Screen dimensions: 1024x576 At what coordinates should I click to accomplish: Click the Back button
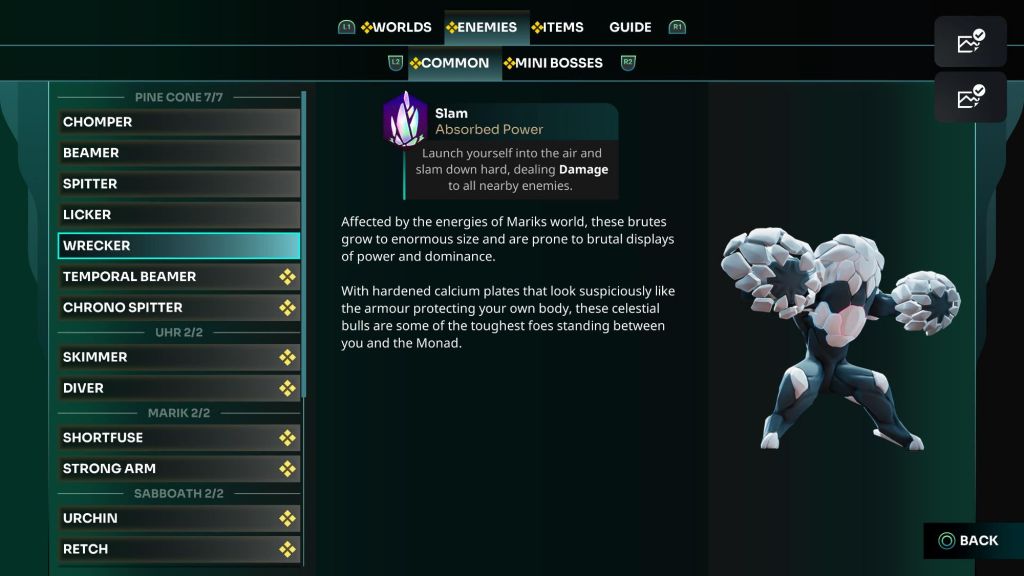pos(967,541)
